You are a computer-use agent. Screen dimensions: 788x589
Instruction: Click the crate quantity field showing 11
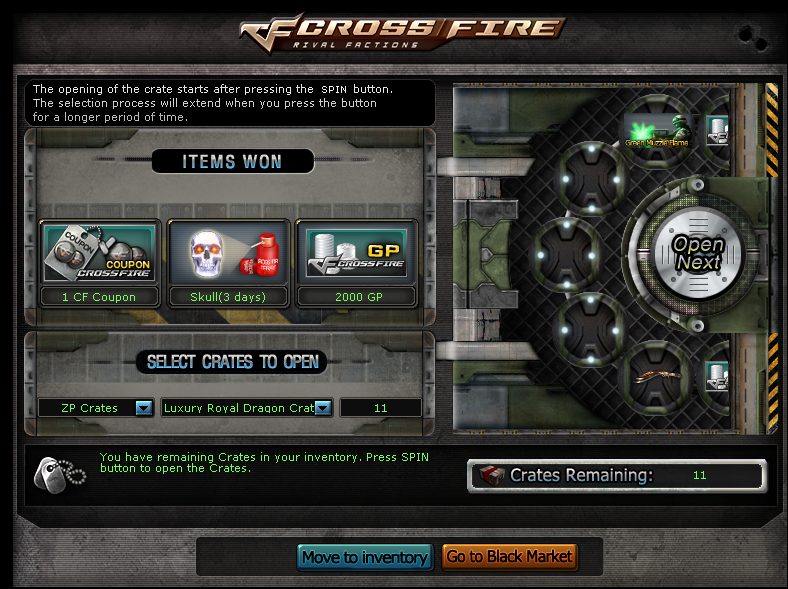click(x=380, y=408)
